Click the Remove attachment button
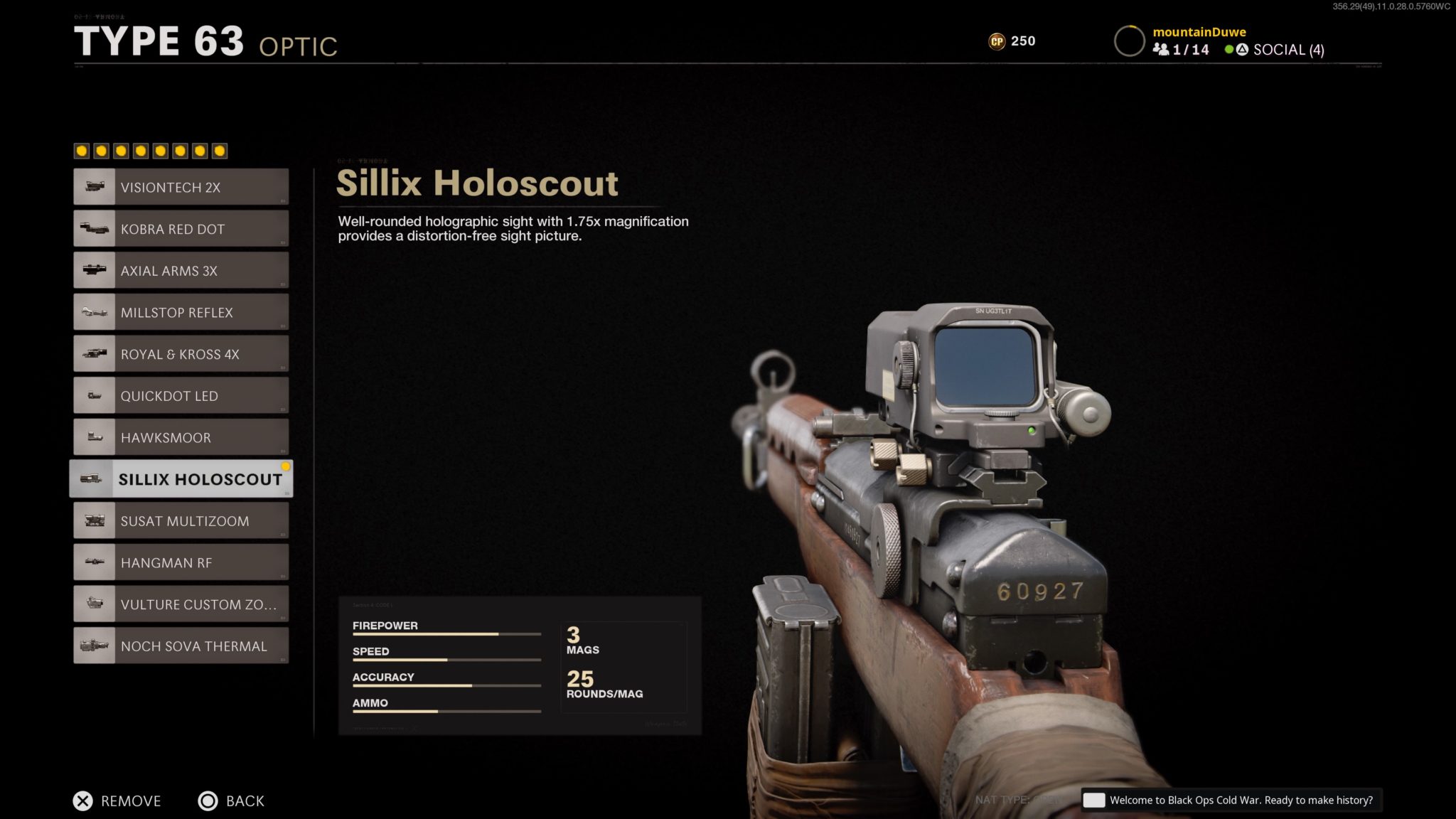This screenshot has width=1456, height=819. (x=117, y=801)
